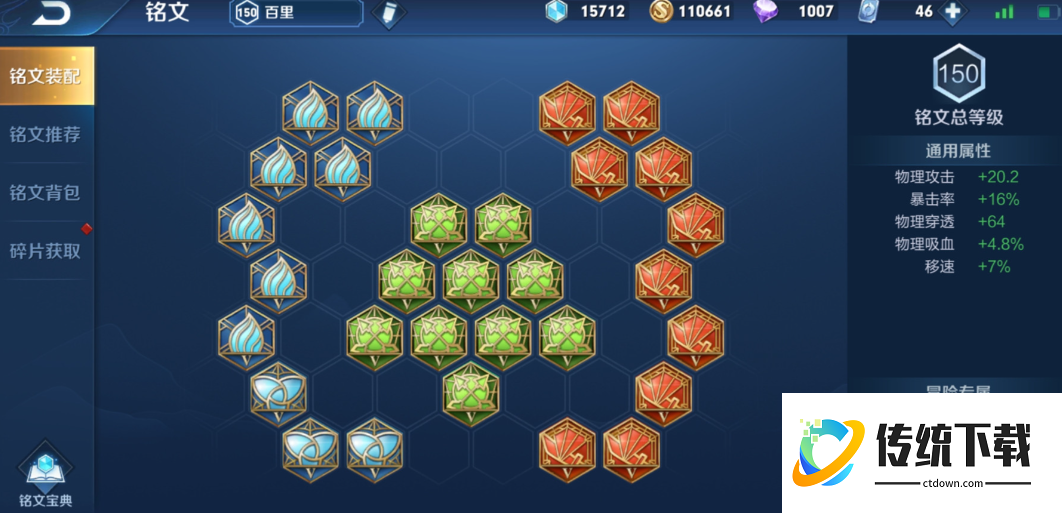Tap the gold coin currency icon
Screen dimensions: 1062x513
coord(661,12)
